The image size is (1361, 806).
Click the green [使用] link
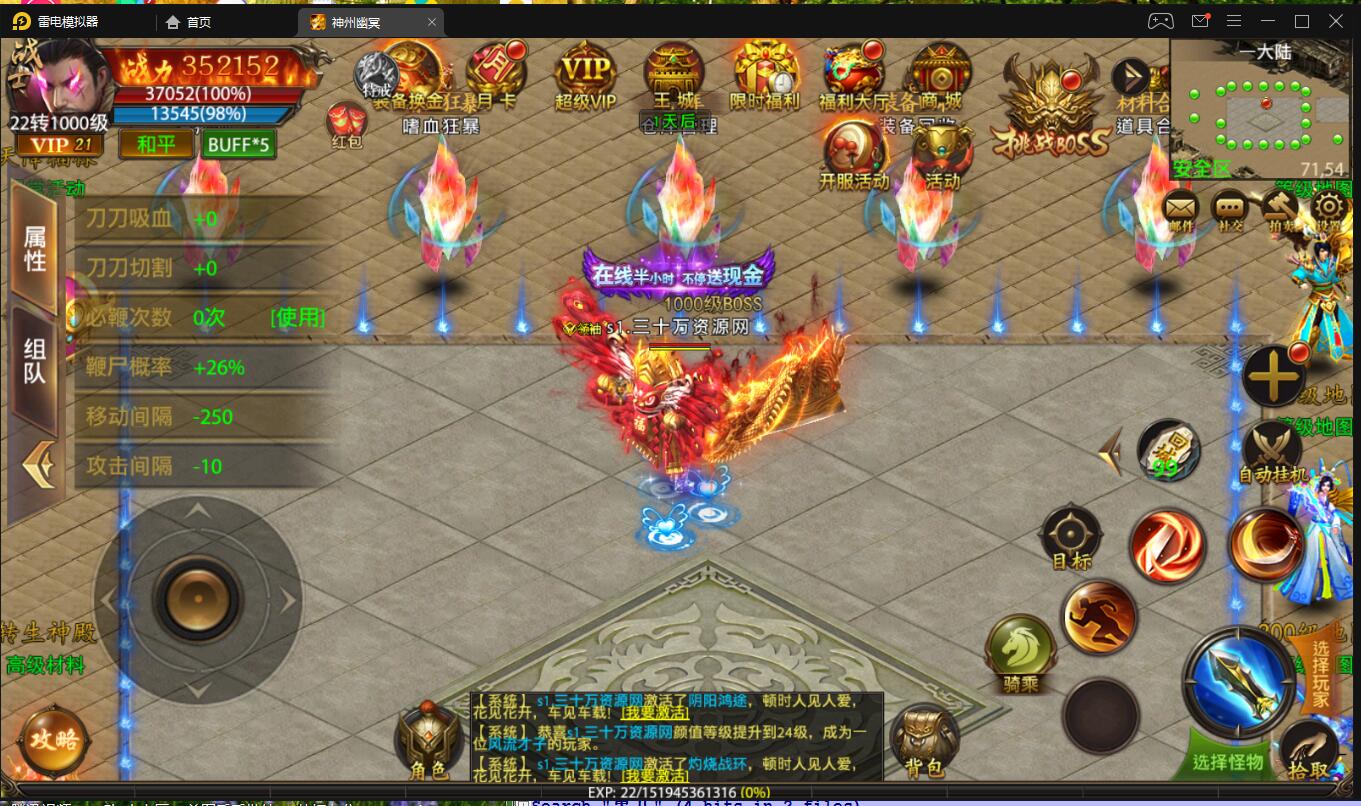(297, 318)
